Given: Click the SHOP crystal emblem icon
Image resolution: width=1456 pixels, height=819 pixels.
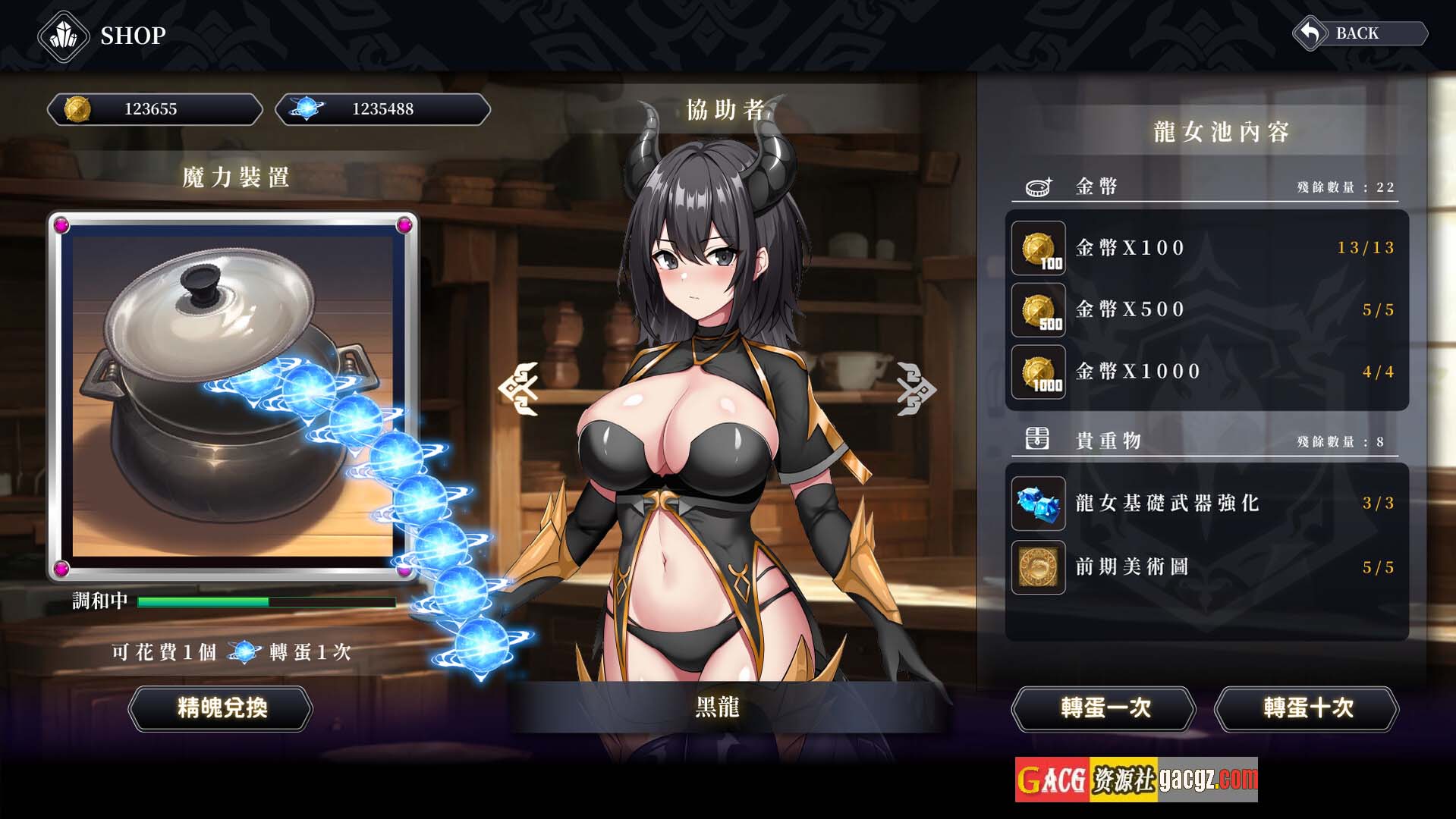Looking at the screenshot, I should coord(64,36).
